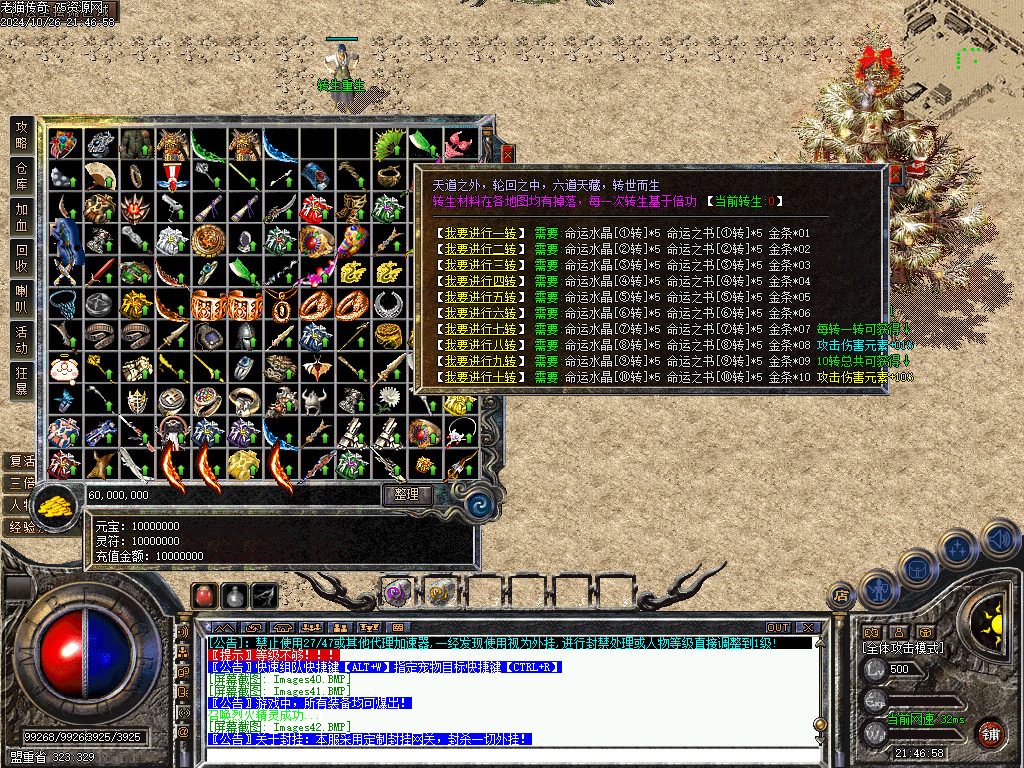
Task: Pick the 我要进行十转 rebirth option
Action: tap(481, 377)
